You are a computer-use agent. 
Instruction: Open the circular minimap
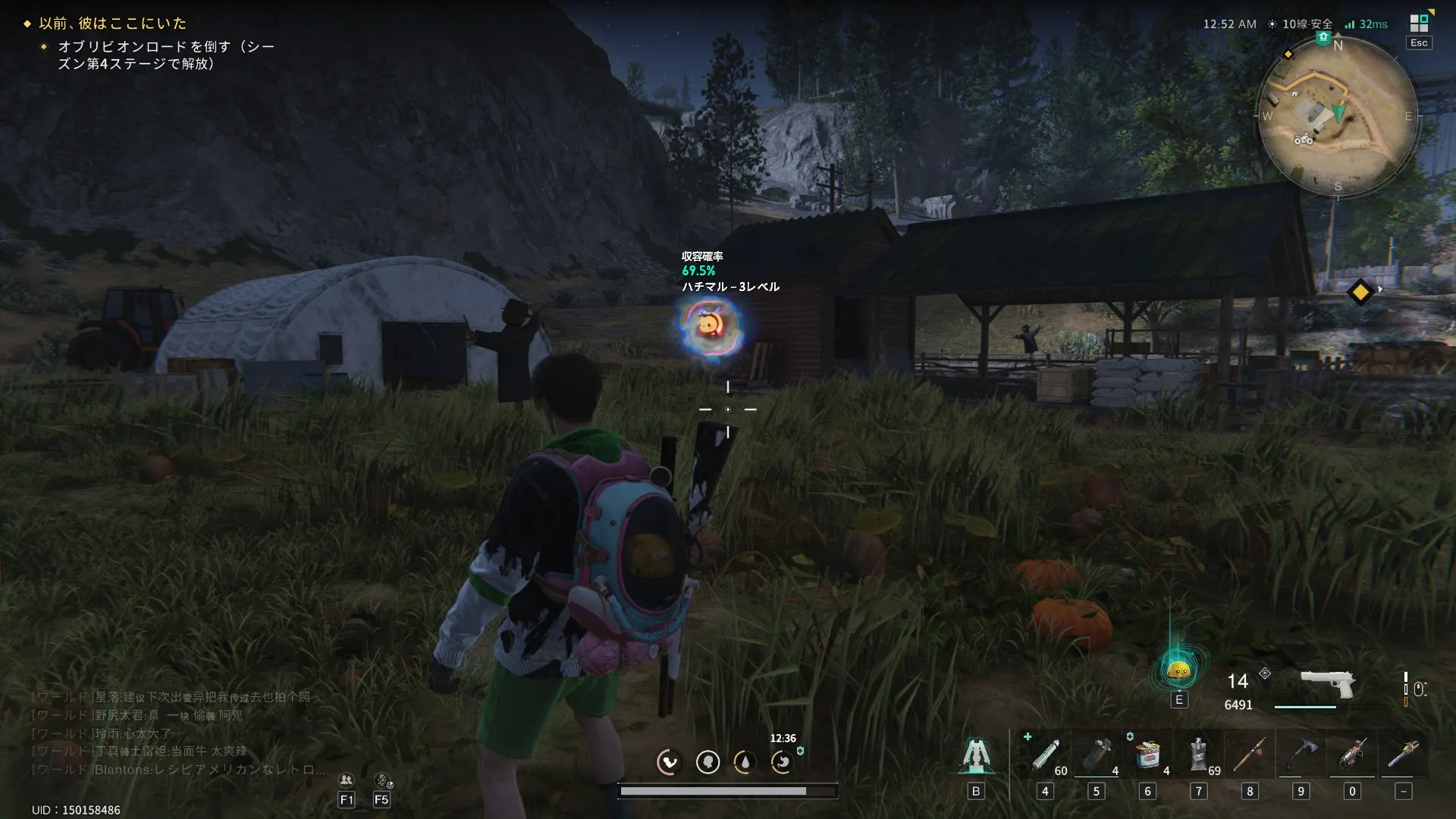(x=1337, y=117)
